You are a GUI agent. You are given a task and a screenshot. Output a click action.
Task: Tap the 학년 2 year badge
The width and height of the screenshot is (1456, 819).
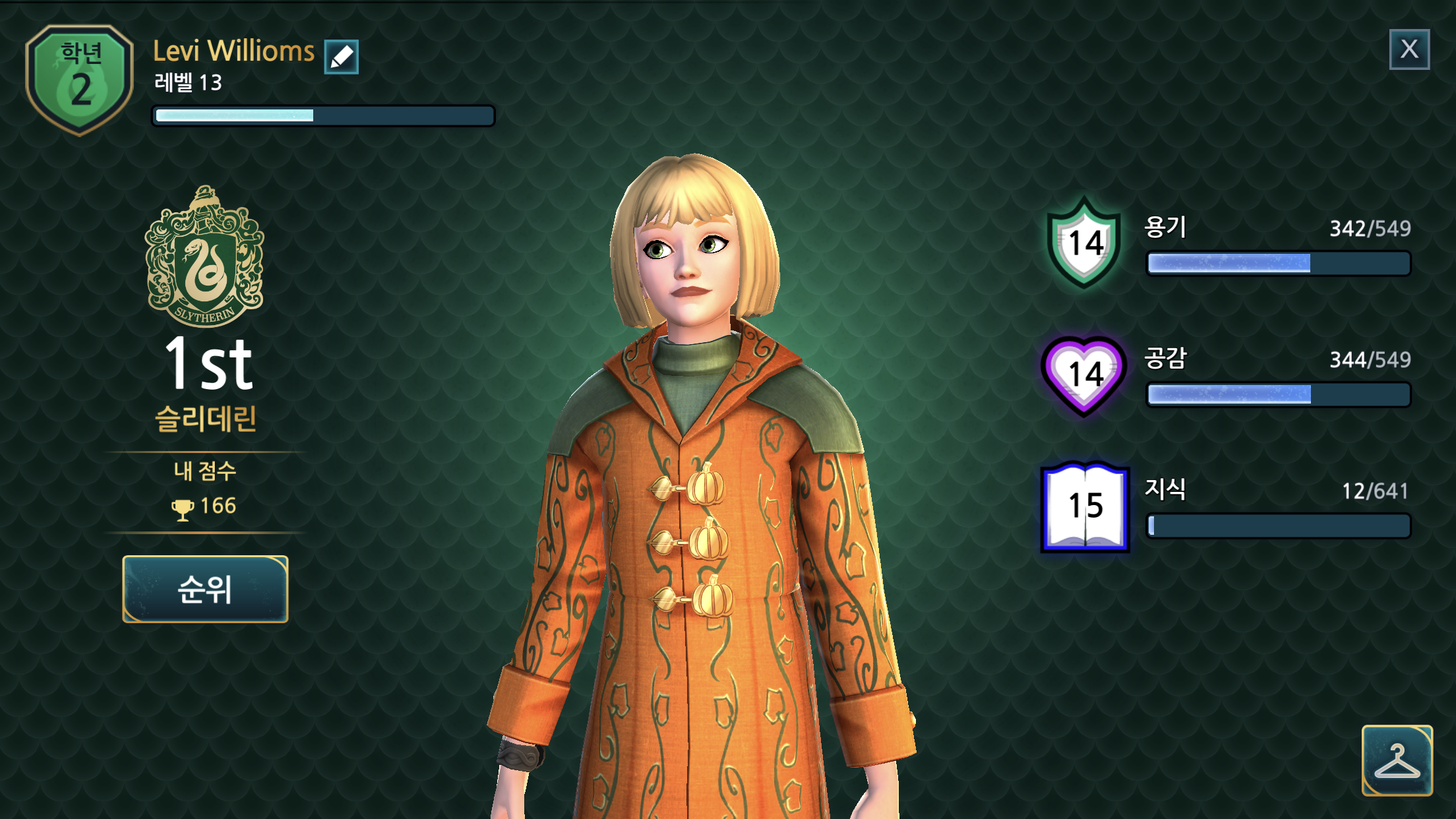click(x=80, y=80)
